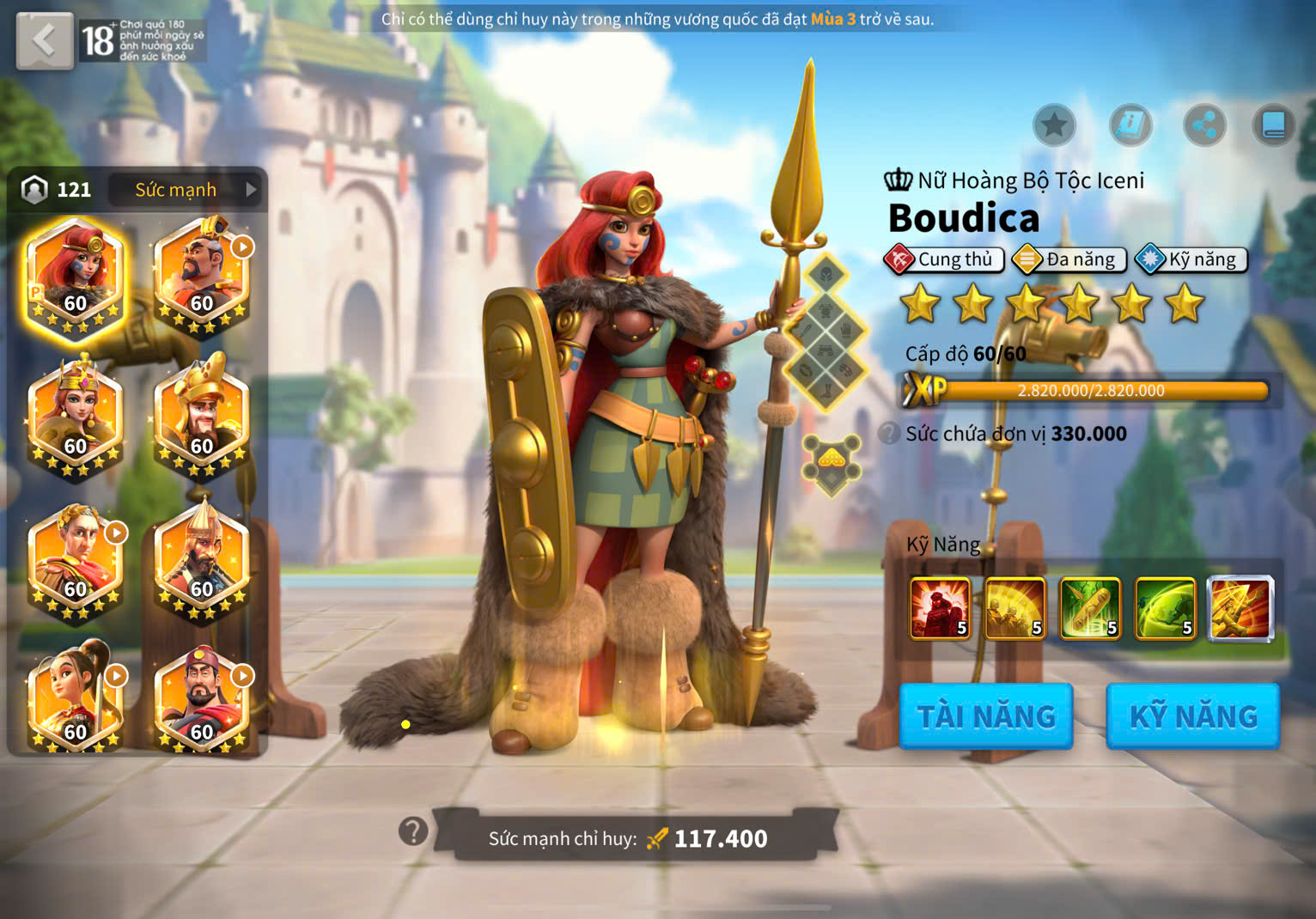Image resolution: width=1316 pixels, height=919 pixels.
Task: Open the TÀI NĂNG talents screen
Action: pyautogui.click(x=986, y=716)
